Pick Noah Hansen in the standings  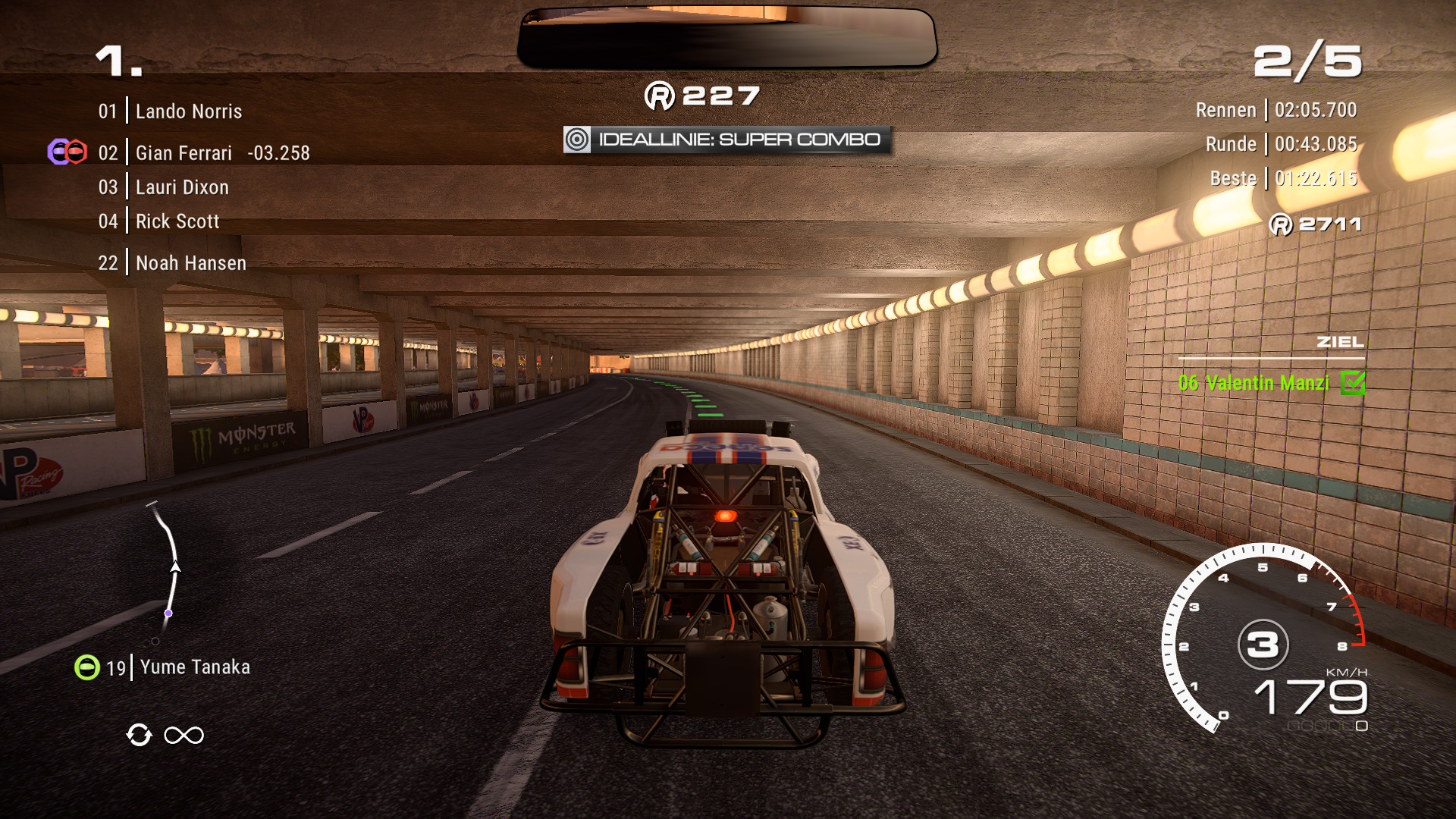click(x=190, y=263)
